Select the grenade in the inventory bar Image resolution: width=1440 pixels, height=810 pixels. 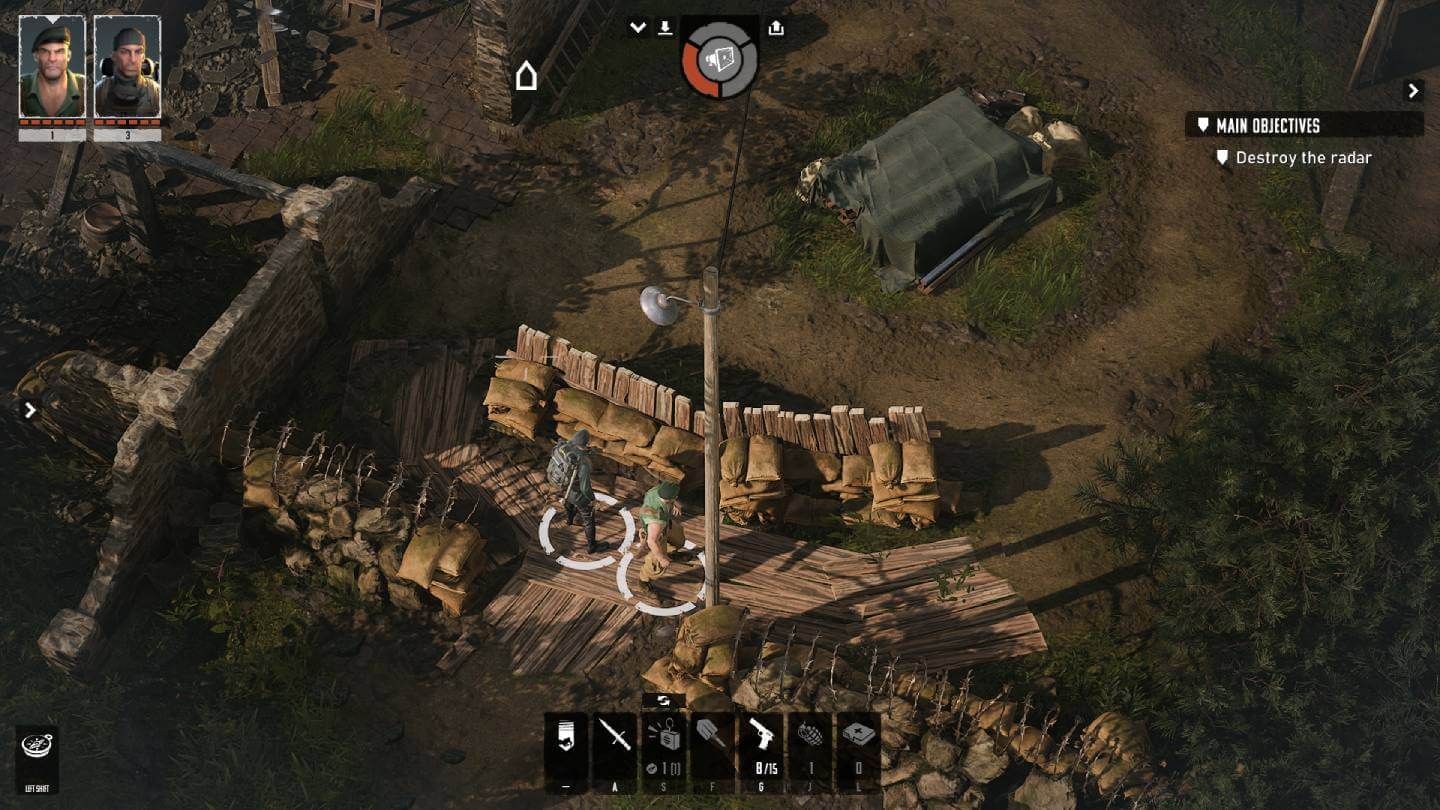click(812, 740)
